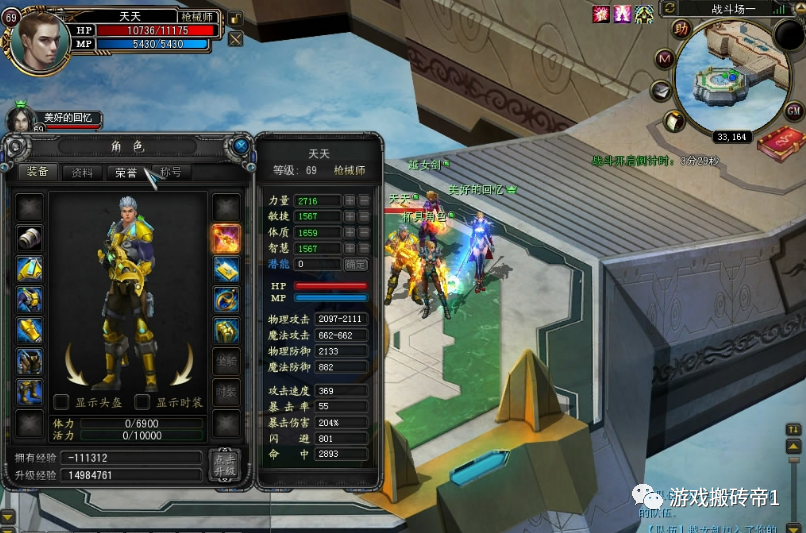Switch to the 装备 equipment tab

[x=38, y=172]
